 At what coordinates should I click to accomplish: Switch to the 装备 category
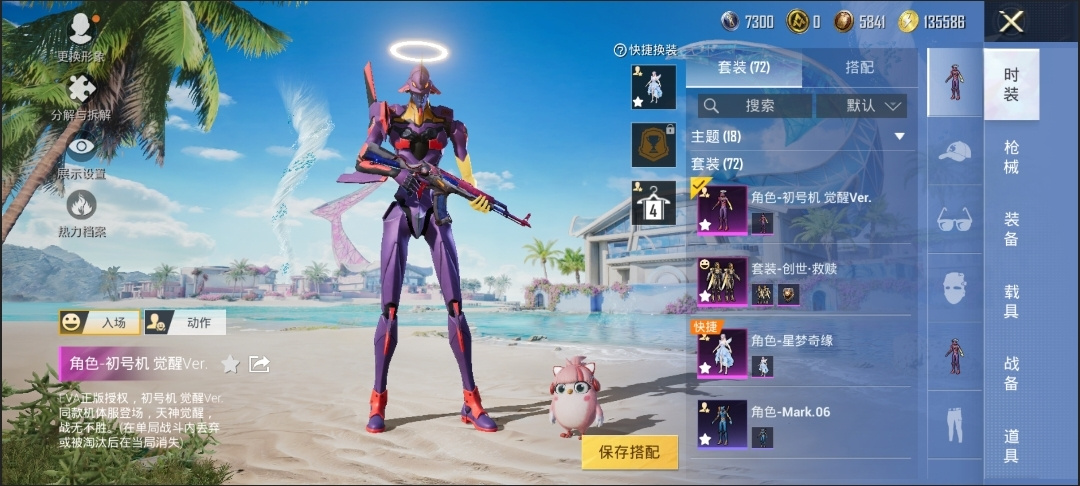pyautogui.click(x=1011, y=229)
